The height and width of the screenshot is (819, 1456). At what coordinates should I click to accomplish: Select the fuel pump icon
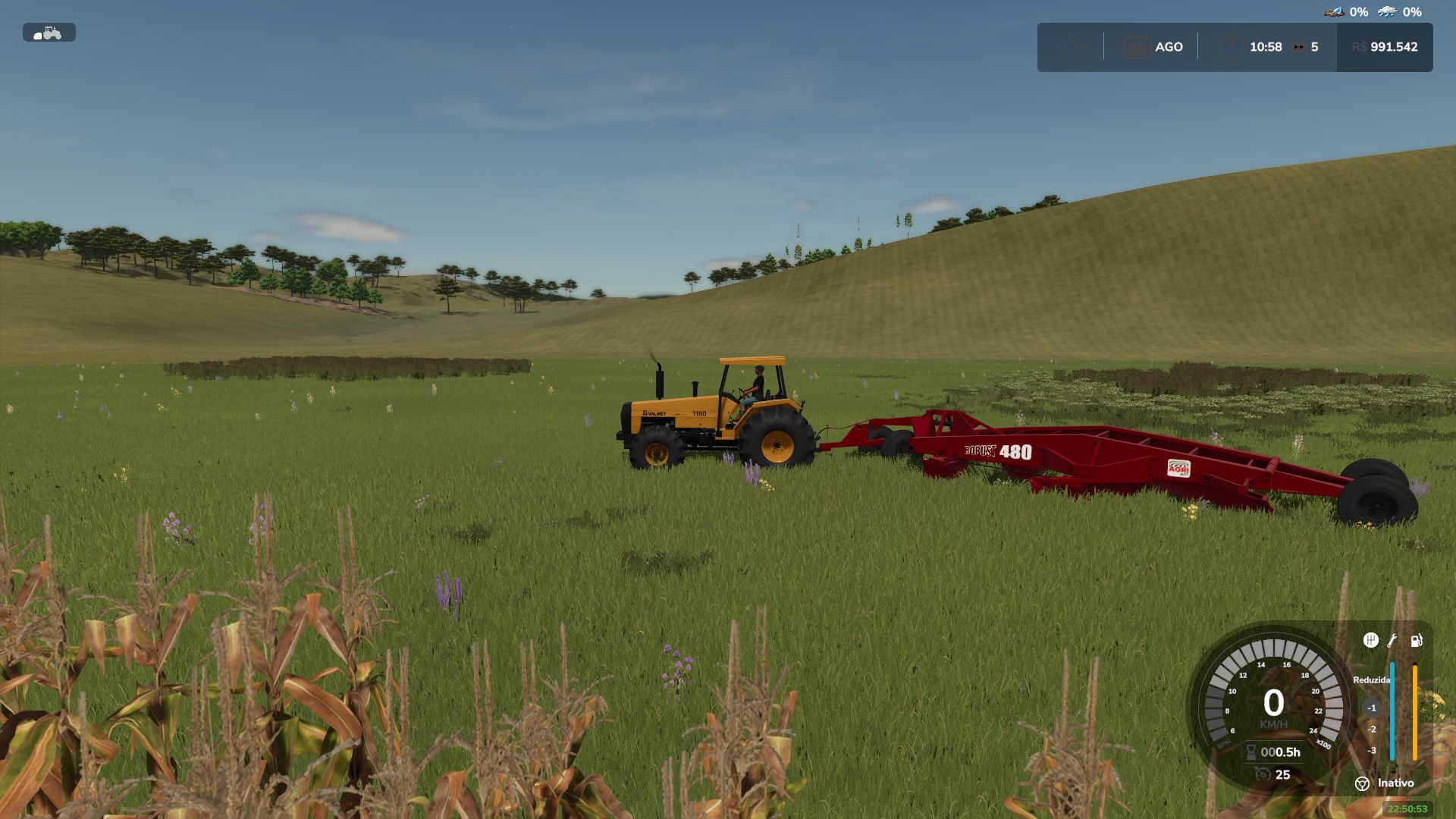coord(1417,640)
